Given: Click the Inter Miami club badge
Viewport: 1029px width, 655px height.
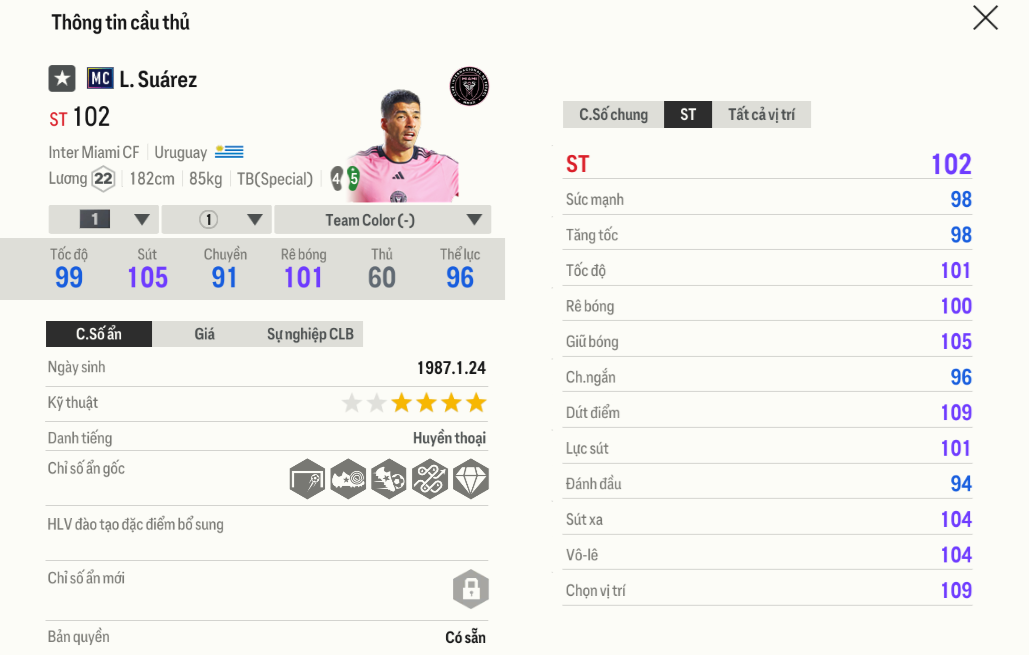Looking at the screenshot, I should coord(469,86).
